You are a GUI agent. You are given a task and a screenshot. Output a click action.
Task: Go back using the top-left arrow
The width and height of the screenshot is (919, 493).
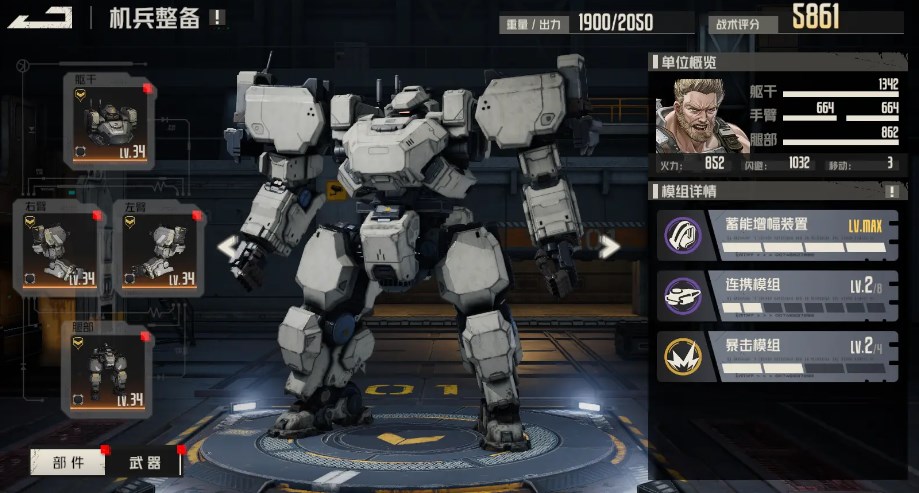(46, 16)
